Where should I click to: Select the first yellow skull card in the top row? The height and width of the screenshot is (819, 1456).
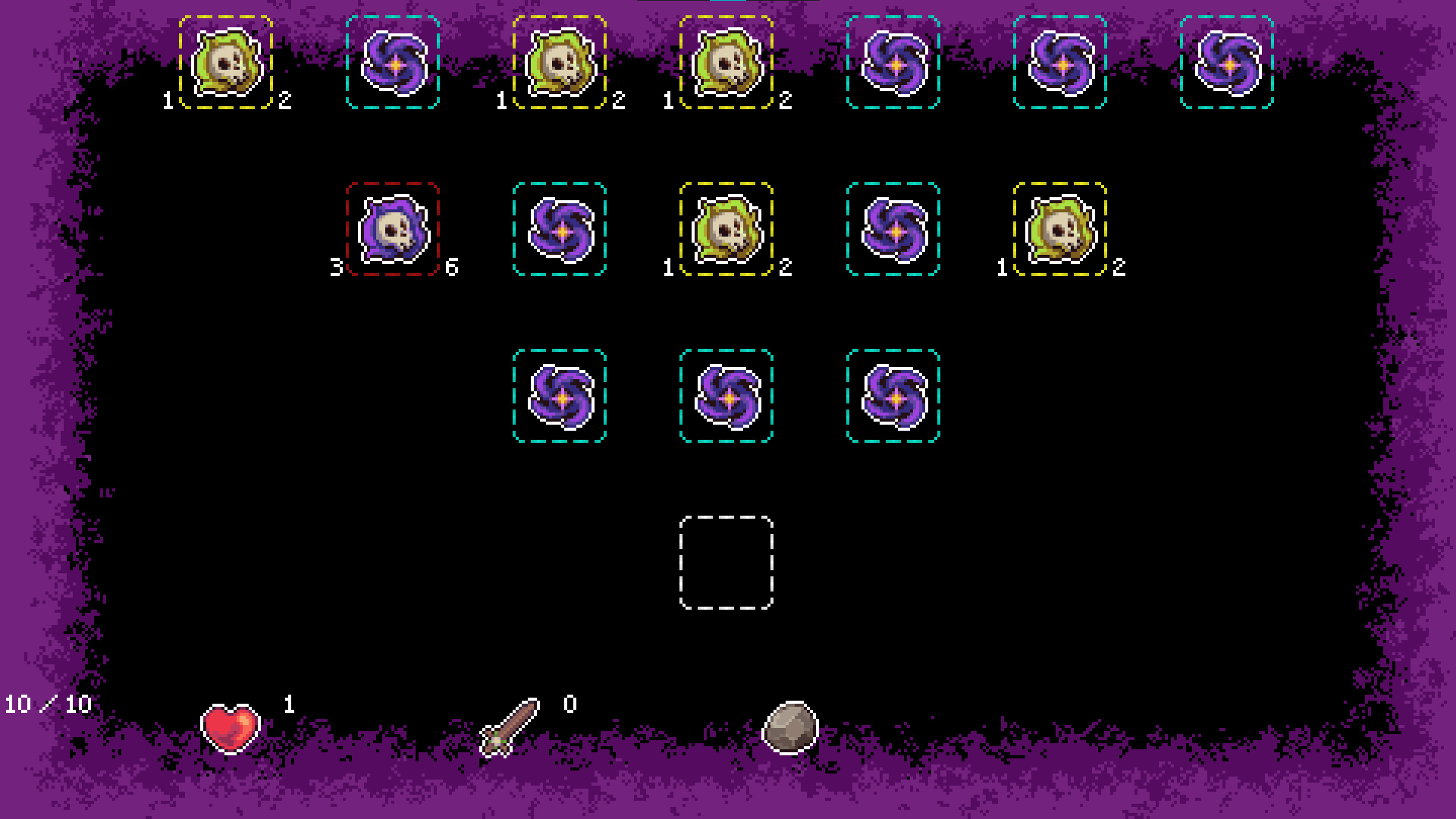click(x=225, y=62)
